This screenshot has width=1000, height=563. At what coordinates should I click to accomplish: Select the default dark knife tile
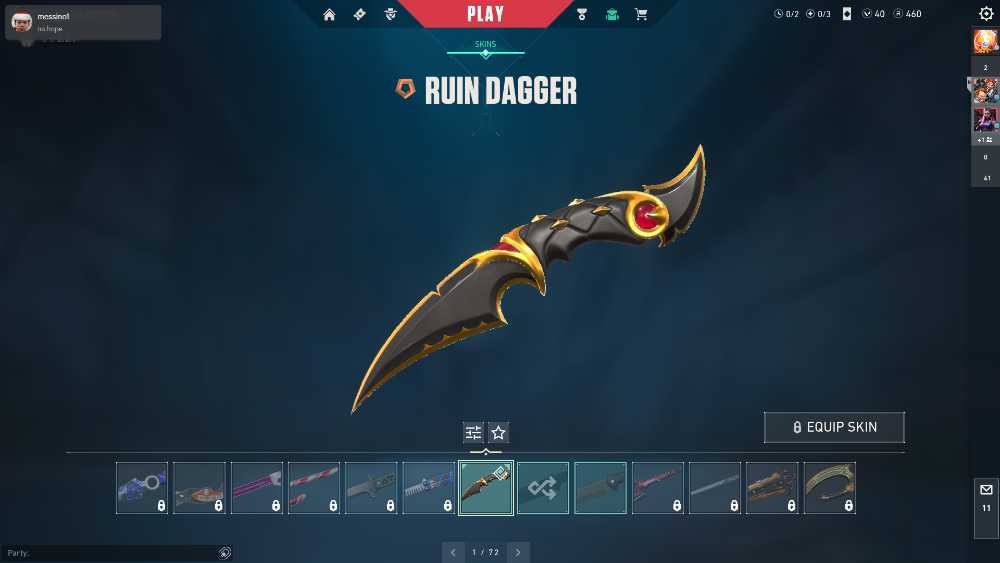pos(601,488)
